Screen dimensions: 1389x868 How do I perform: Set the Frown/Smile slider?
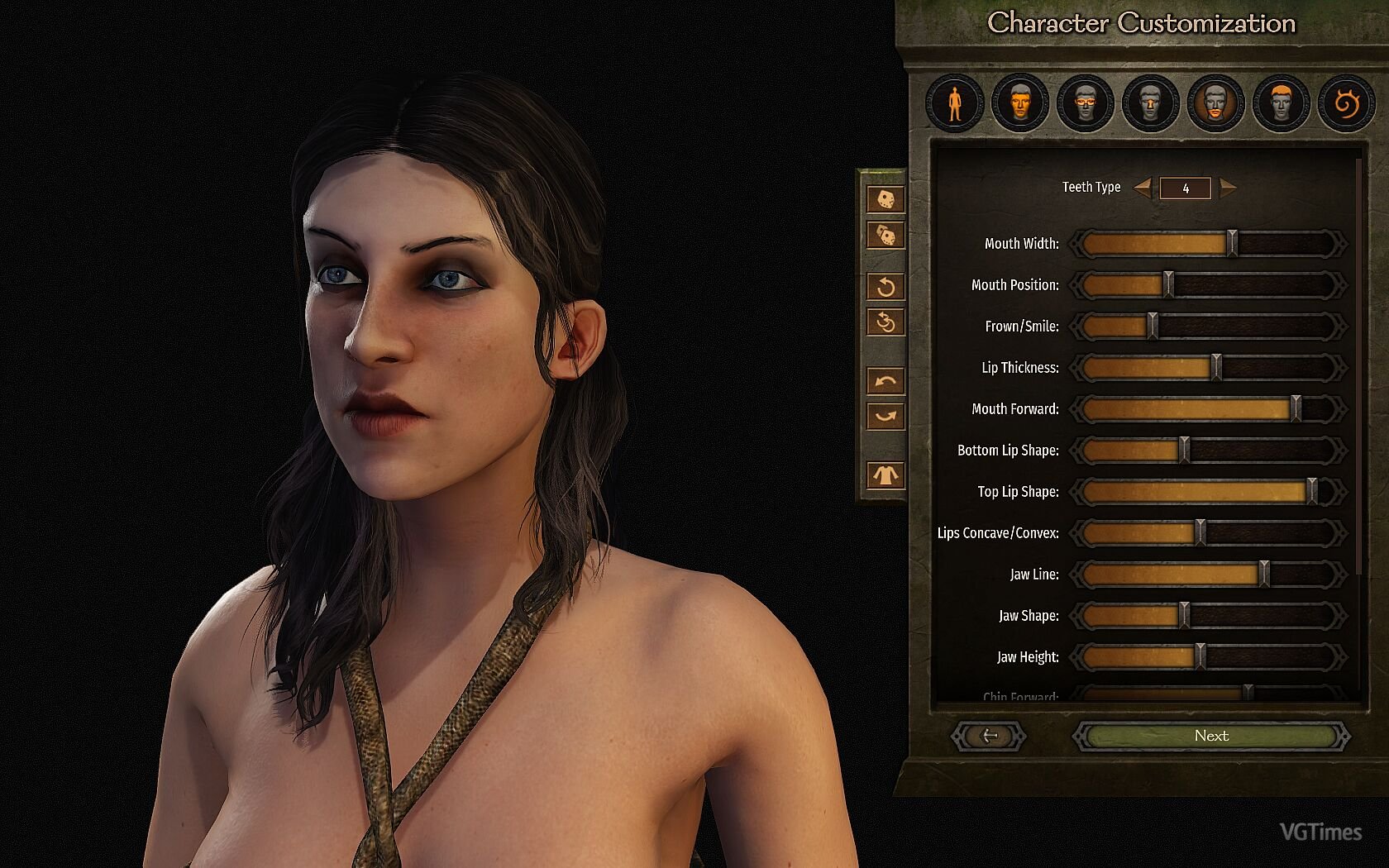point(1153,327)
